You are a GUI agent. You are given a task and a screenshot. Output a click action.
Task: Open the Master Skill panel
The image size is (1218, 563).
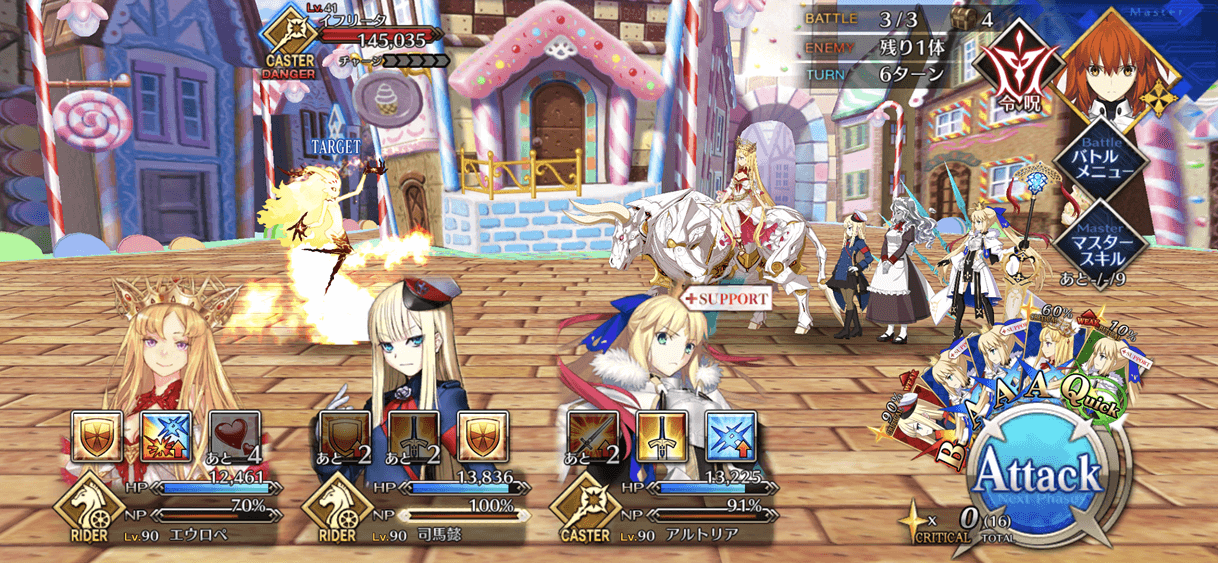pyautogui.click(x=1102, y=238)
